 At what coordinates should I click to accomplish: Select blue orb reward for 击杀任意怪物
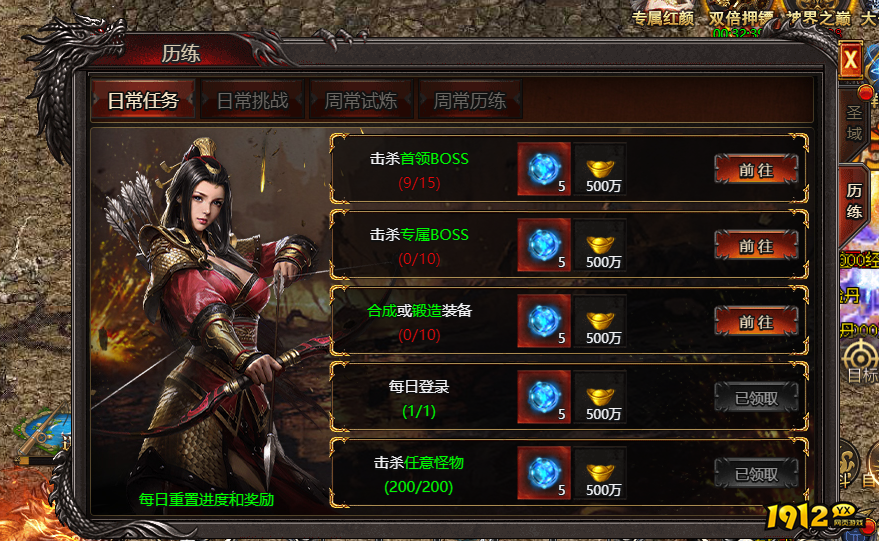544,472
